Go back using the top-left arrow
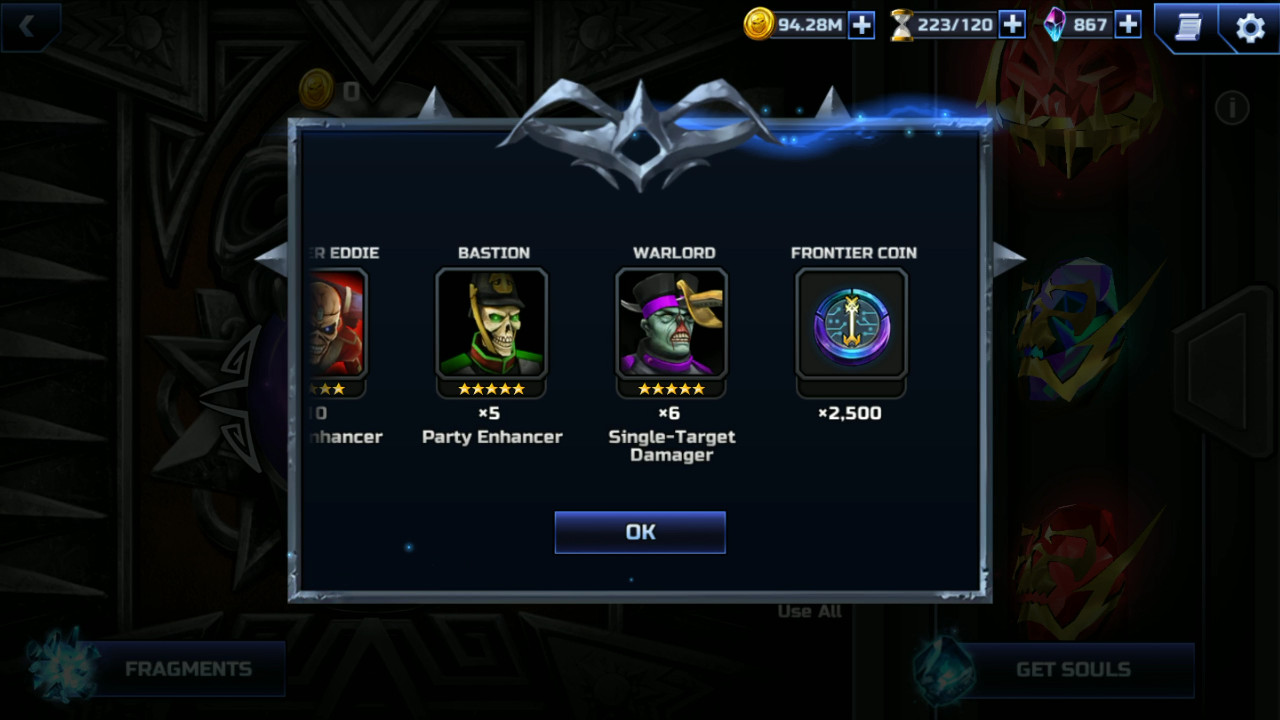Viewport: 1280px width, 720px height. 28,27
